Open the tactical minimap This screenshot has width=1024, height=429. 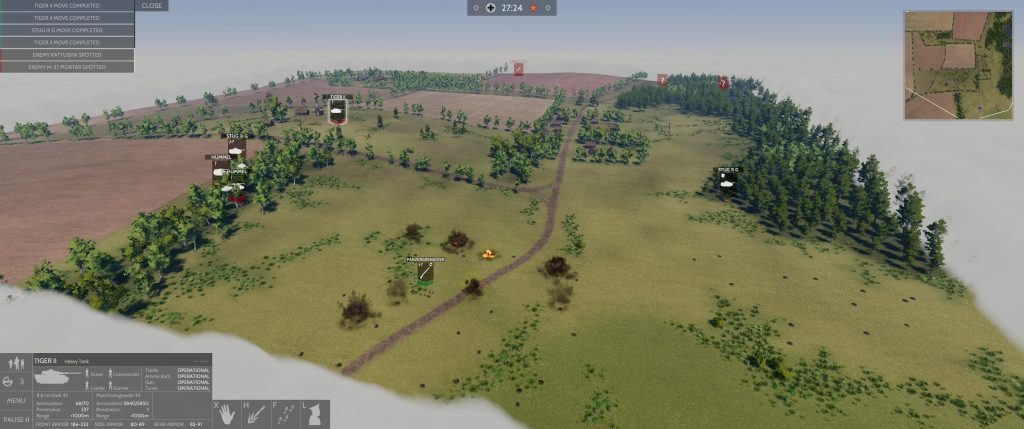958,65
